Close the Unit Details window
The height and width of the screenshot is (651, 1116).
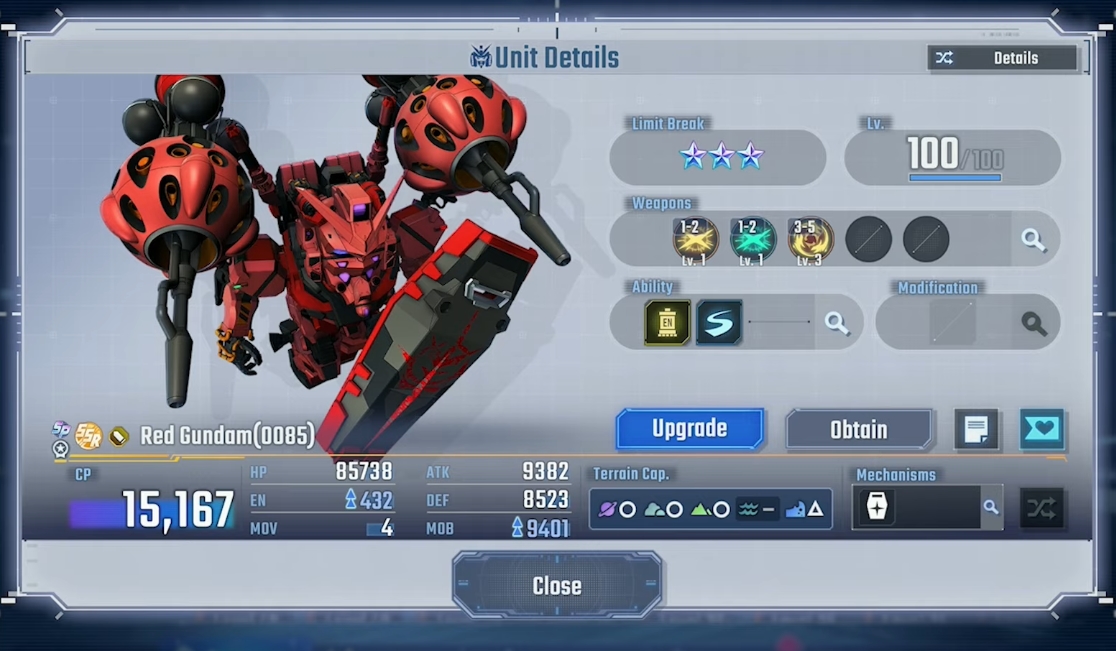click(557, 586)
